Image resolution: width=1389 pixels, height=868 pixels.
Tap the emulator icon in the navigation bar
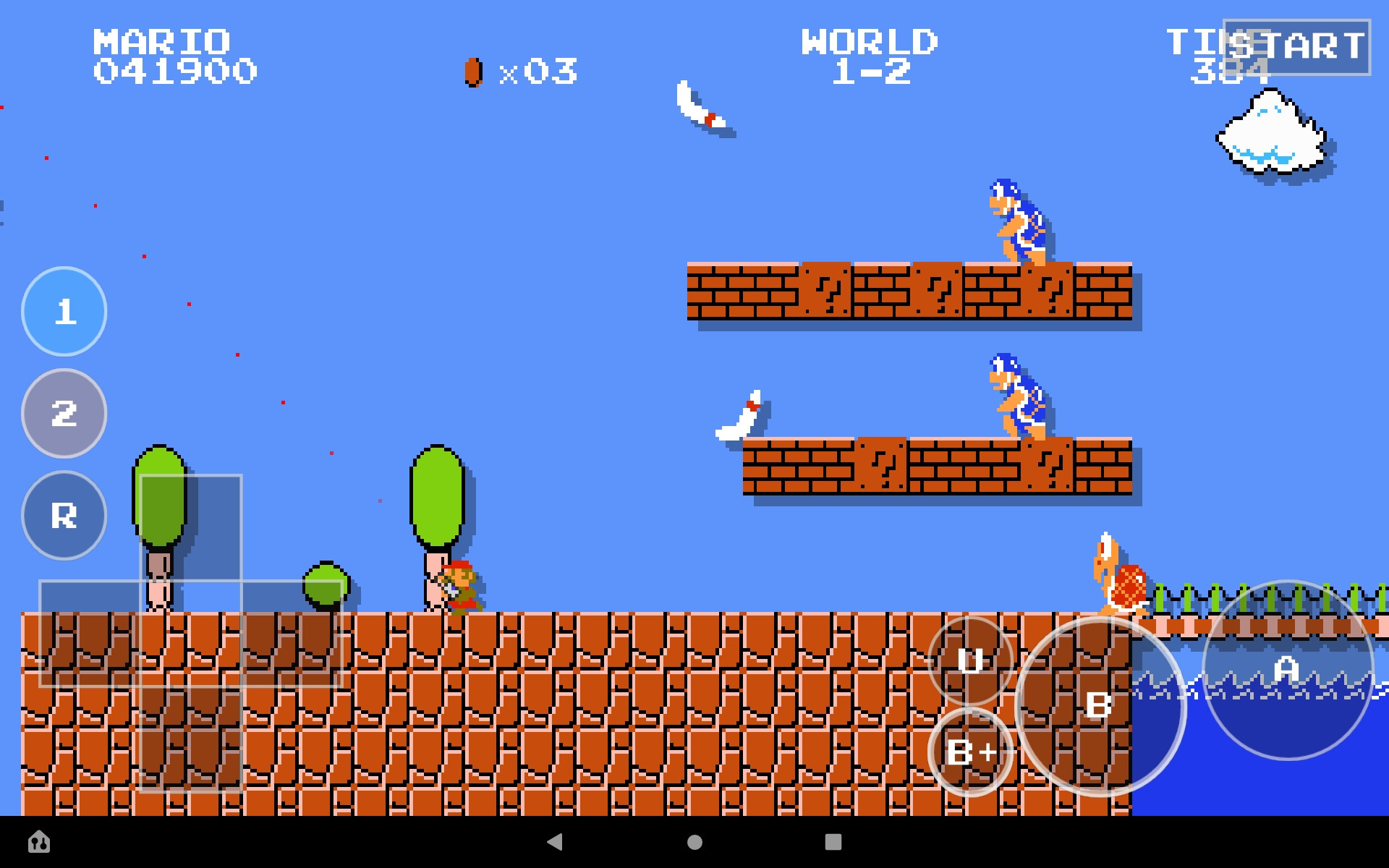tap(40, 841)
